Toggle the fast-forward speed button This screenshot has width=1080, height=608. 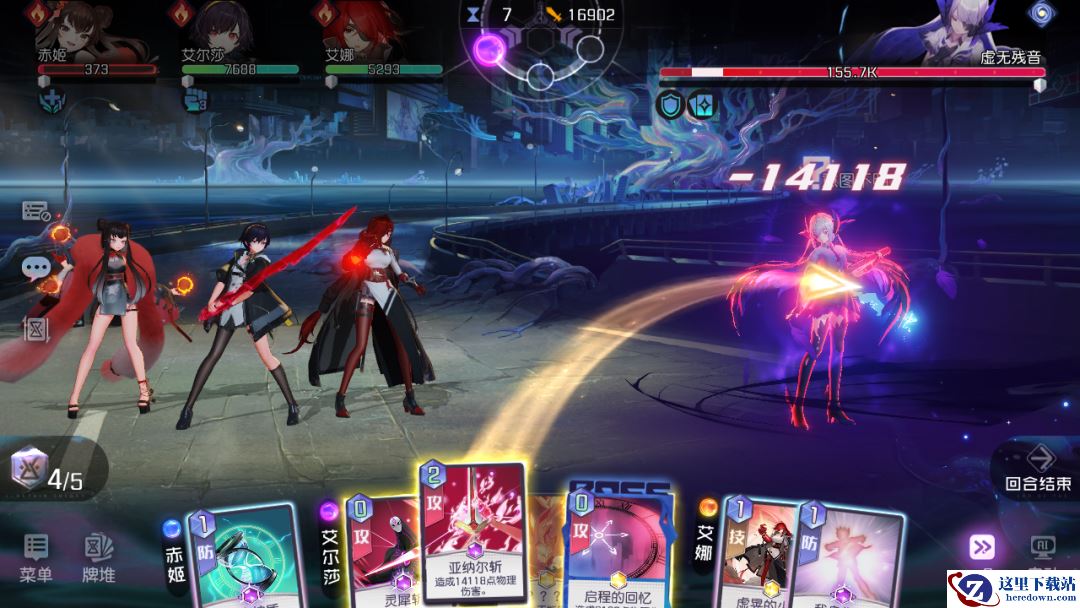point(981,546)
